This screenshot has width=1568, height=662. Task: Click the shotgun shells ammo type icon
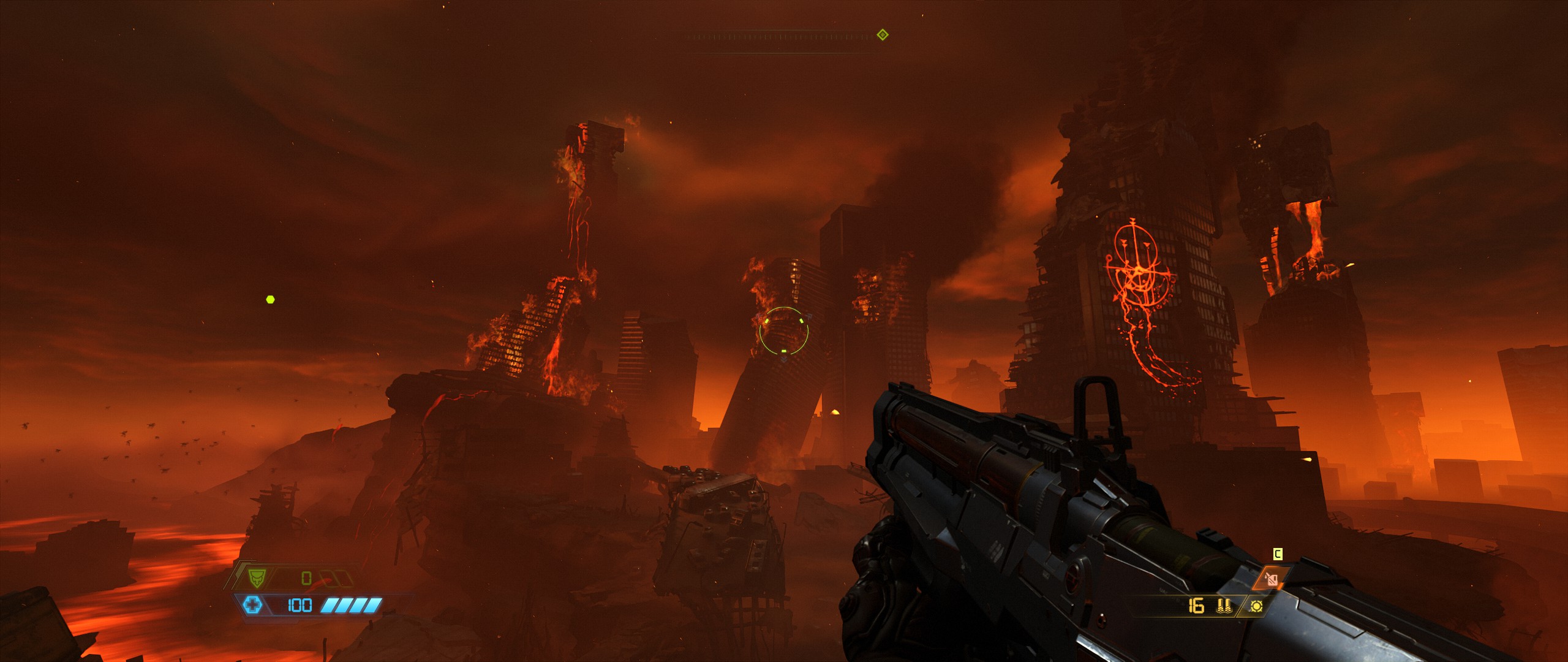[x=1224, y=606]
